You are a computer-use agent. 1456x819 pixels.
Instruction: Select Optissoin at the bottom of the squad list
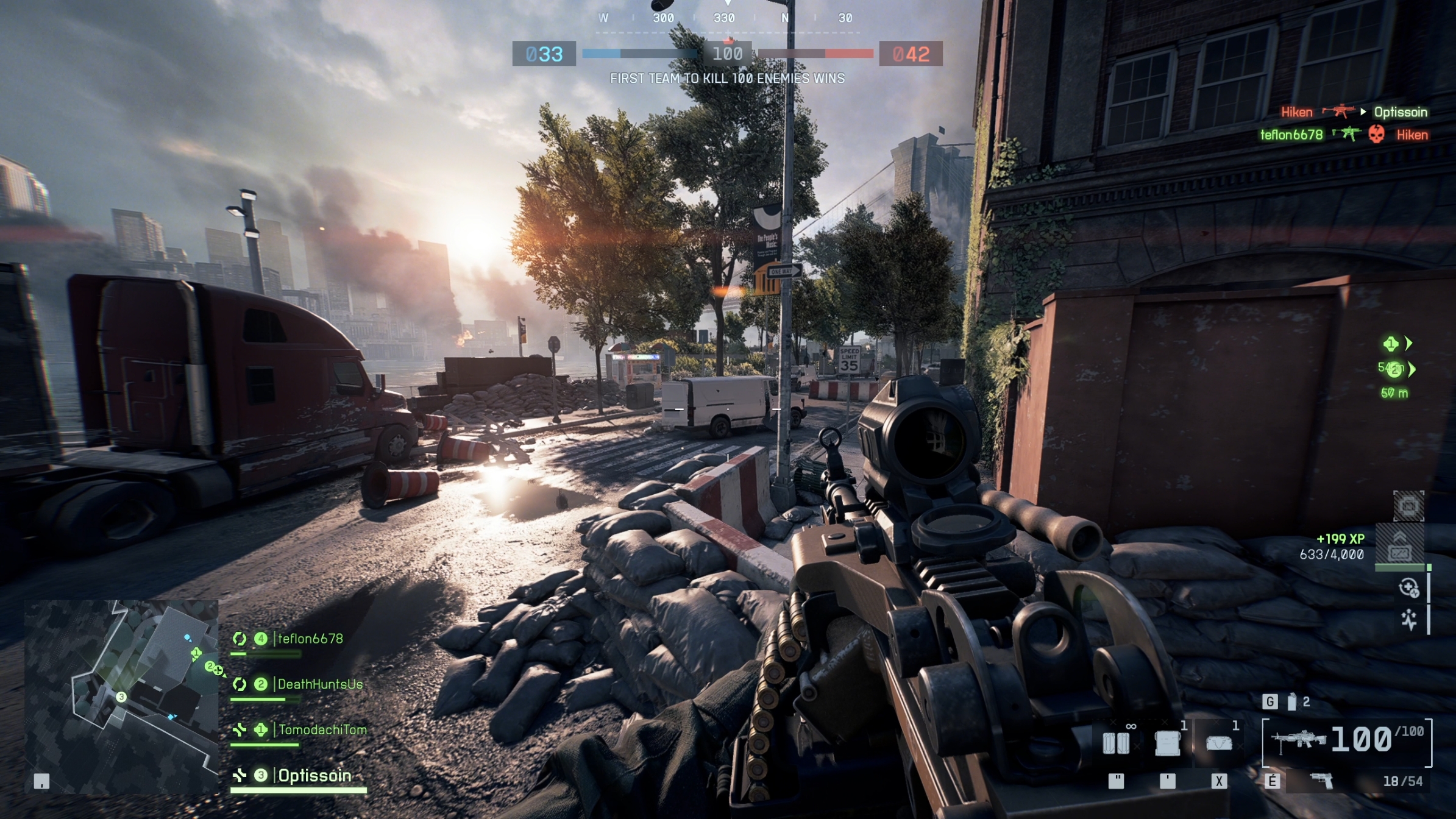[313, 775]
